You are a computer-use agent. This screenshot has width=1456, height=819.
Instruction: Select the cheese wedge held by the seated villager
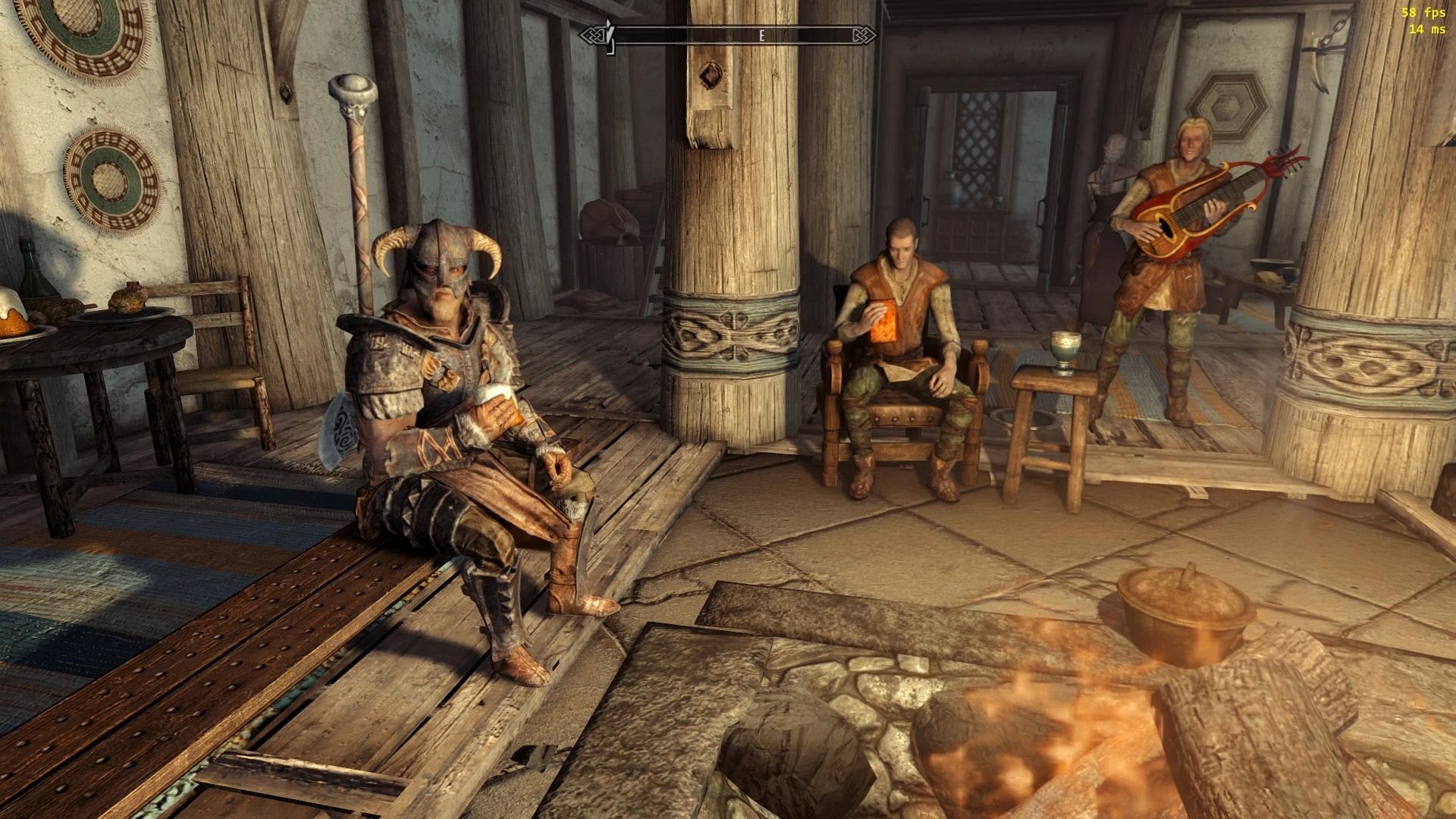[x=883, y=322]
